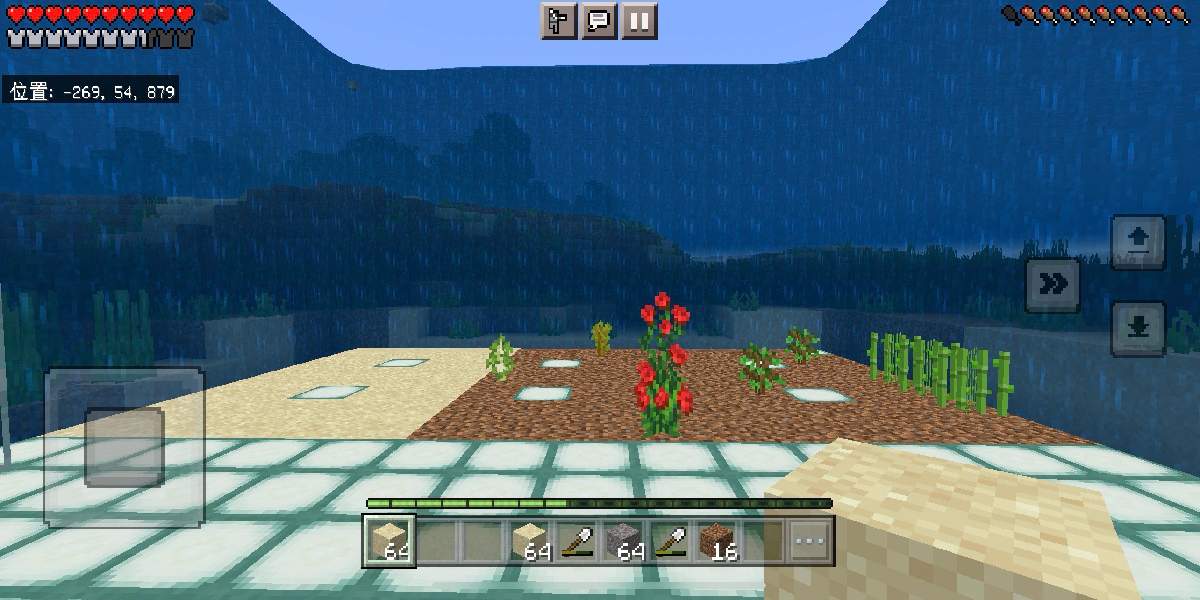Open inventory with the three-dots button
Screen dimensions: 1200x600
pyautogui.click(x=810, y=542)
